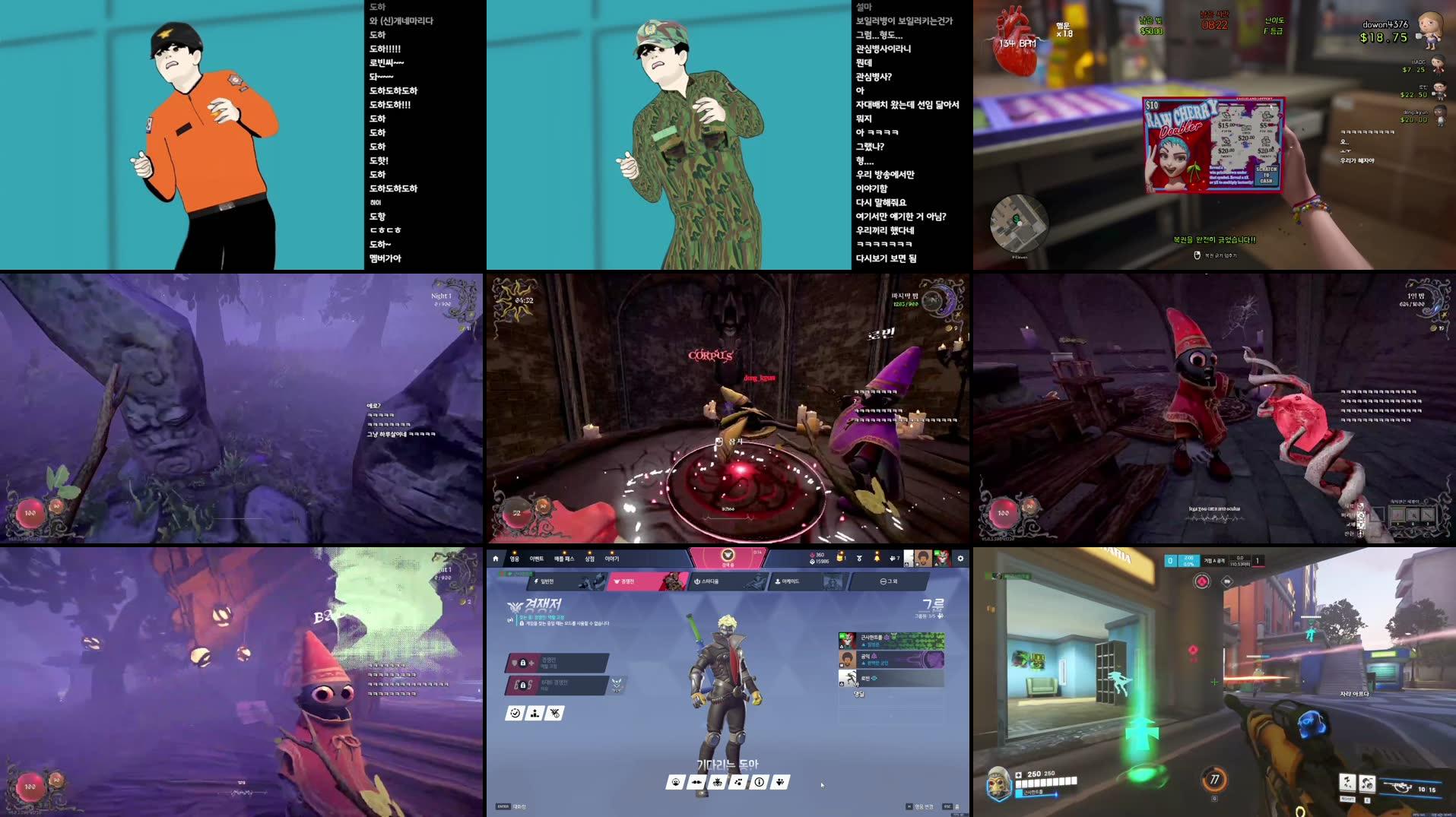
Task: Open the settings gear in the lobby's top-right corner
Action: [960, 559]
